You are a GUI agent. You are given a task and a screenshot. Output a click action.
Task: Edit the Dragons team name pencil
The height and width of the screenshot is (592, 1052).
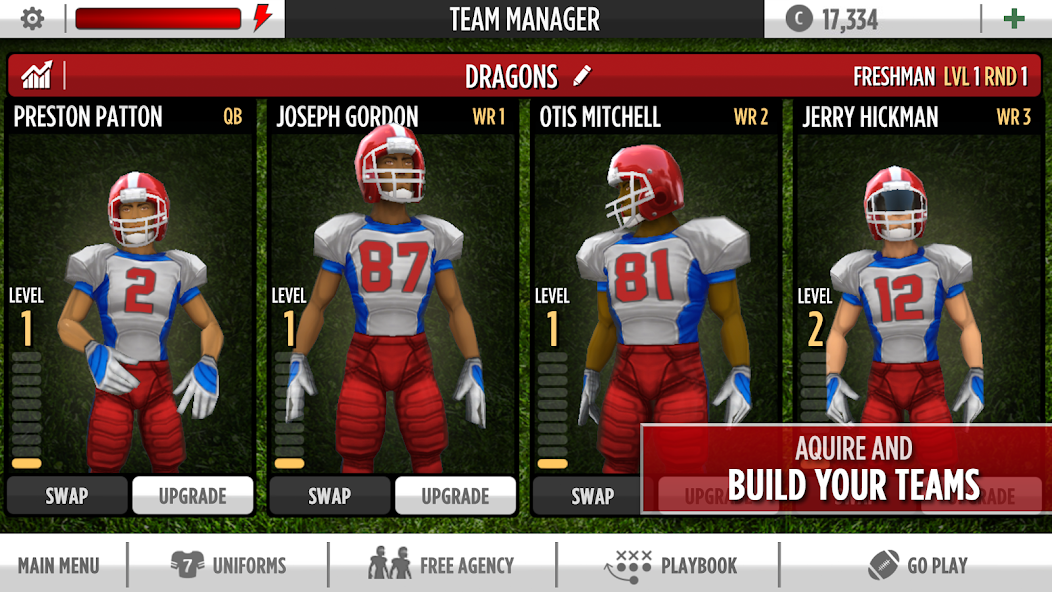tap(583, 76)
